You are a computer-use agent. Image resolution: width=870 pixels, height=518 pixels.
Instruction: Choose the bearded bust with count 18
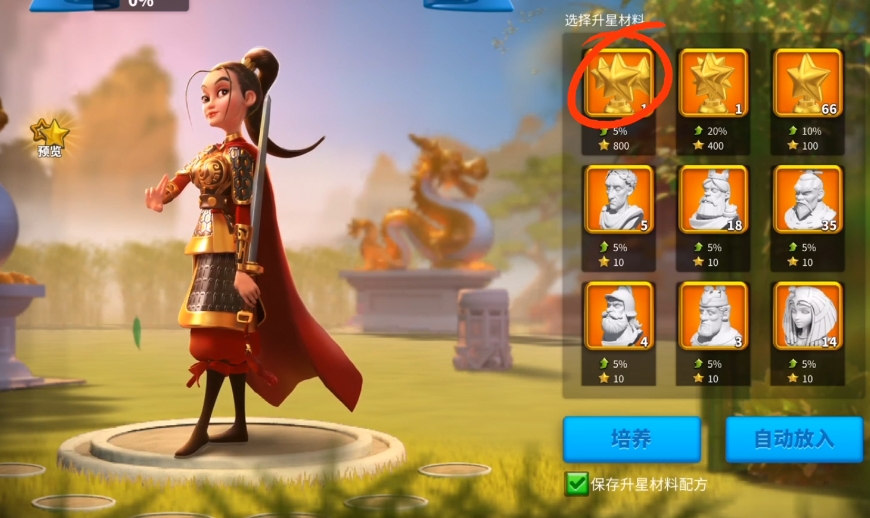713,199
